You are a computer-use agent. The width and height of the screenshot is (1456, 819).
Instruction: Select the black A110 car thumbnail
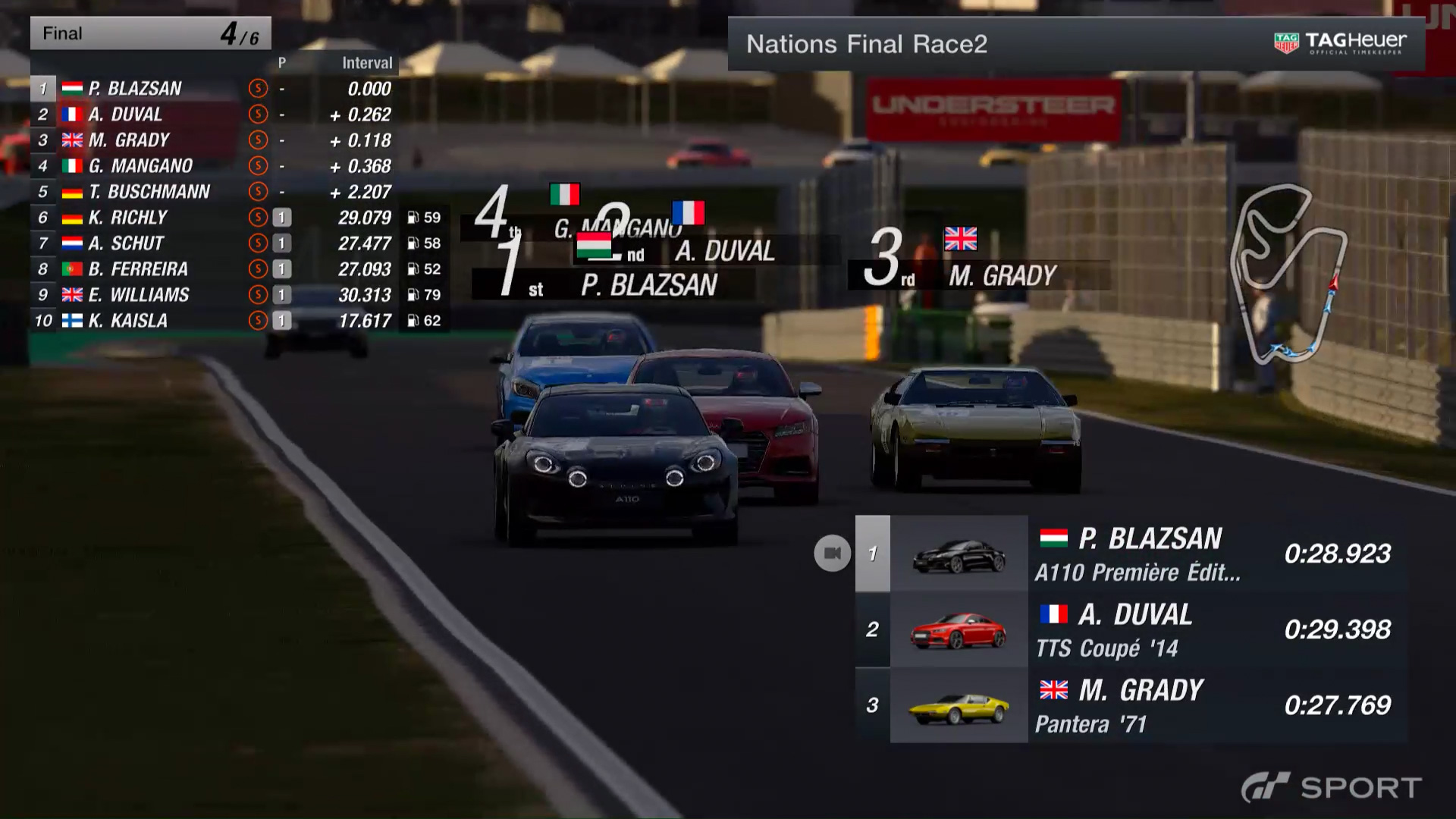959,555
